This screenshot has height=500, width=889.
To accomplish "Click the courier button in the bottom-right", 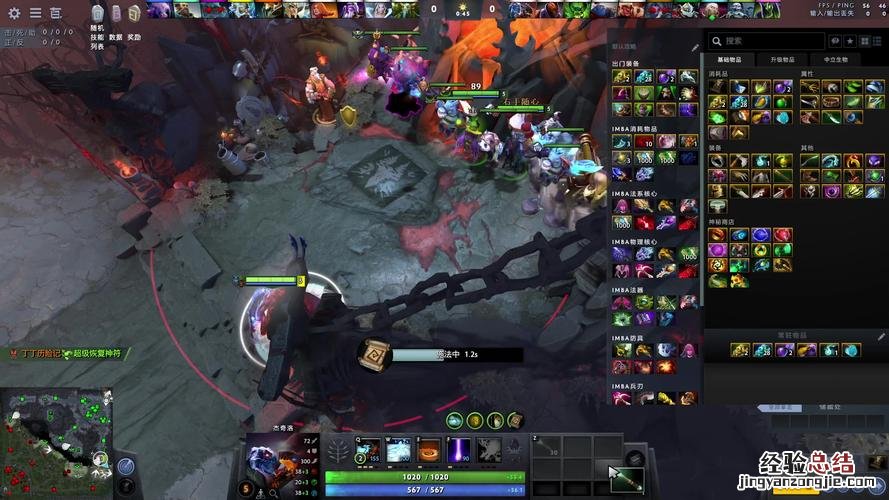I will pos(625,470).
